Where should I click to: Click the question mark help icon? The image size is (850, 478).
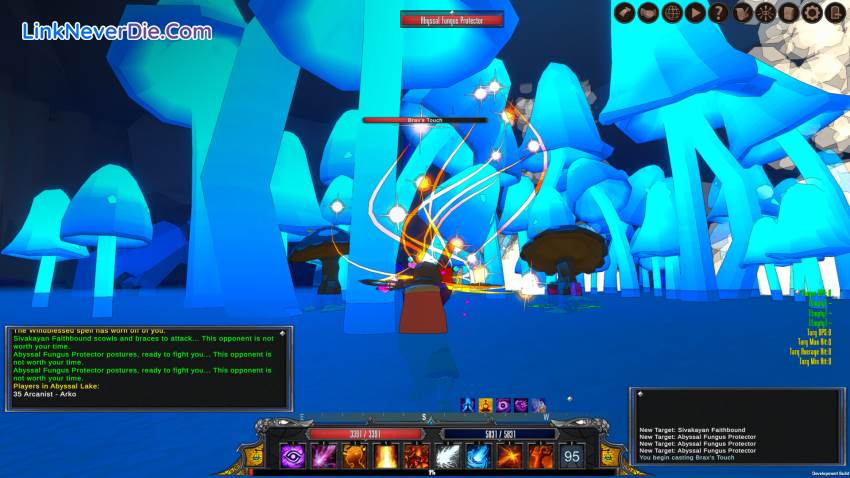coord(717,13)
